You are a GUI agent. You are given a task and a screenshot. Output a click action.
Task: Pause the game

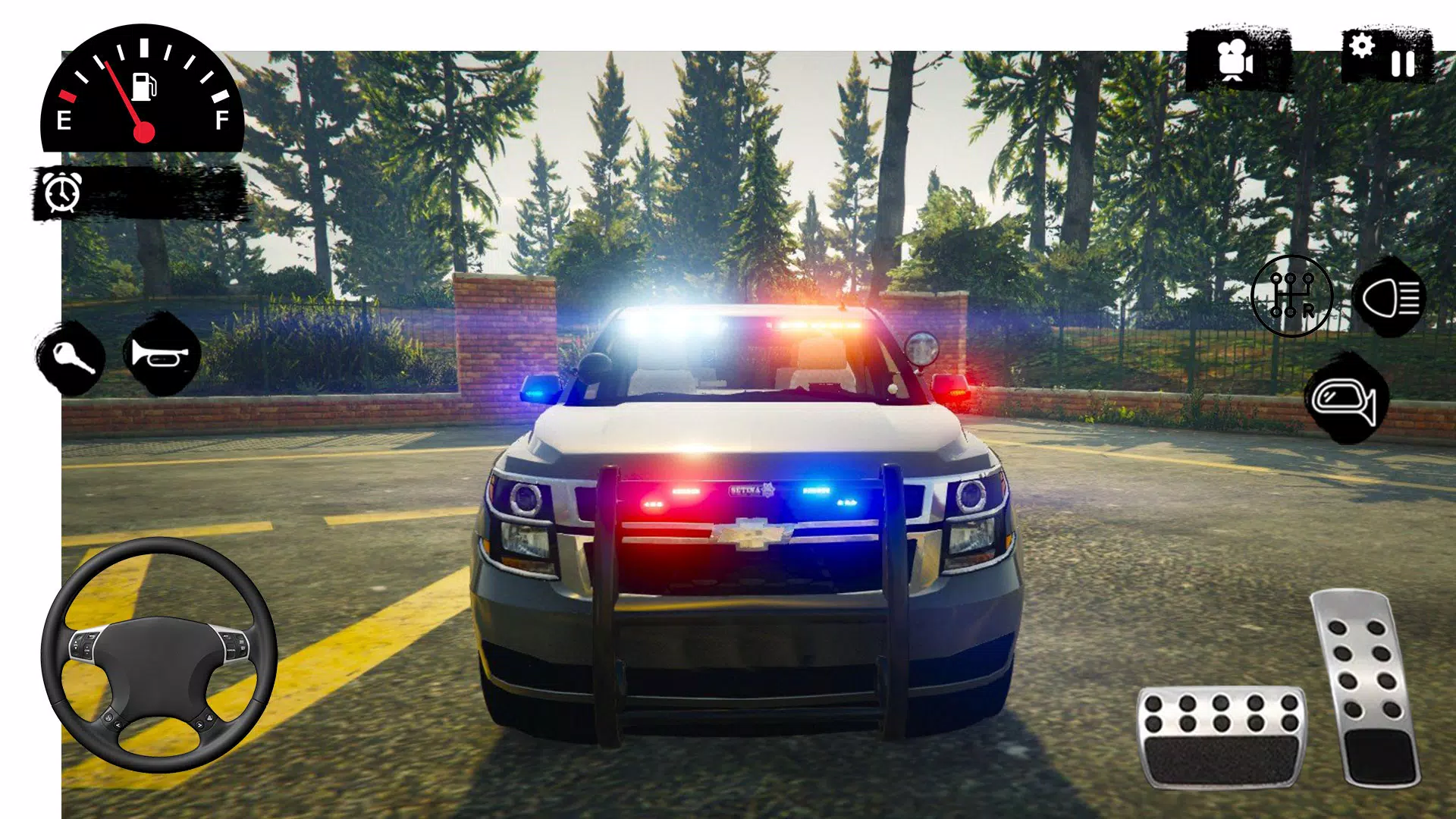(x=1404, y=63)
